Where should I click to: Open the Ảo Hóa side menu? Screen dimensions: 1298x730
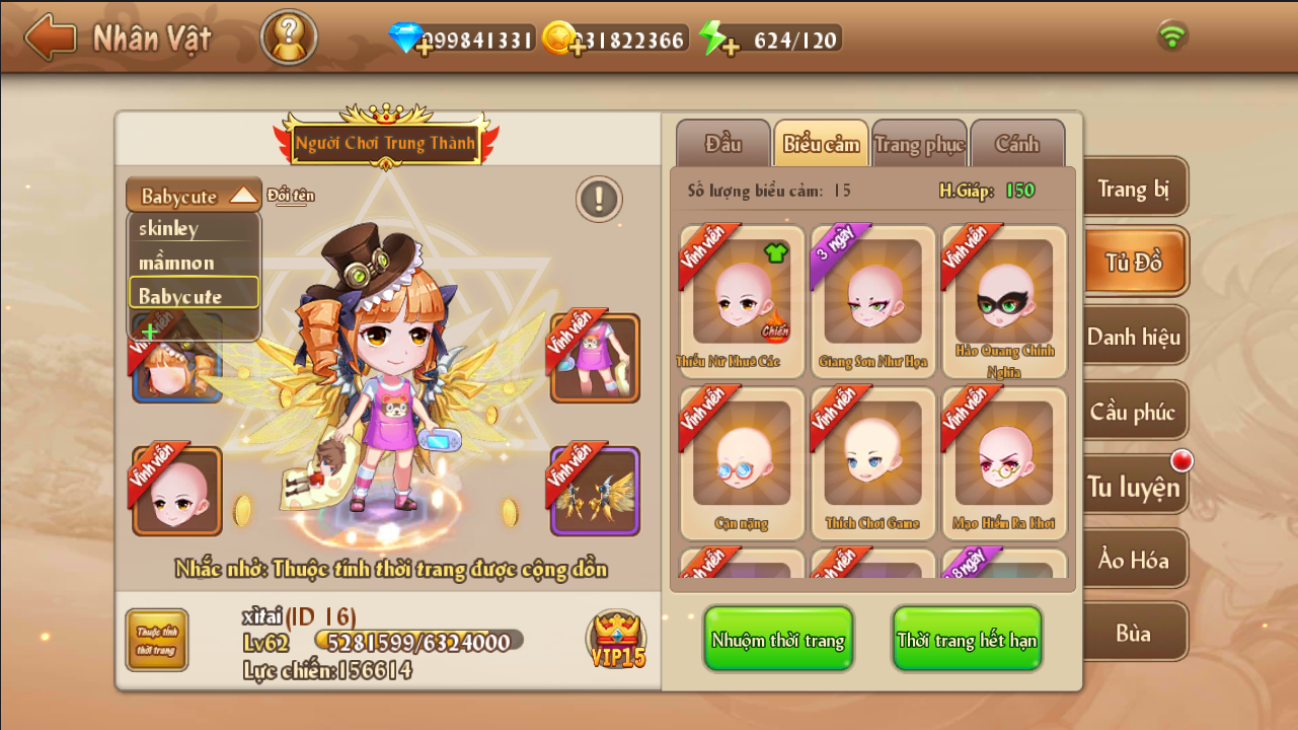click(x=1133, y=560)
